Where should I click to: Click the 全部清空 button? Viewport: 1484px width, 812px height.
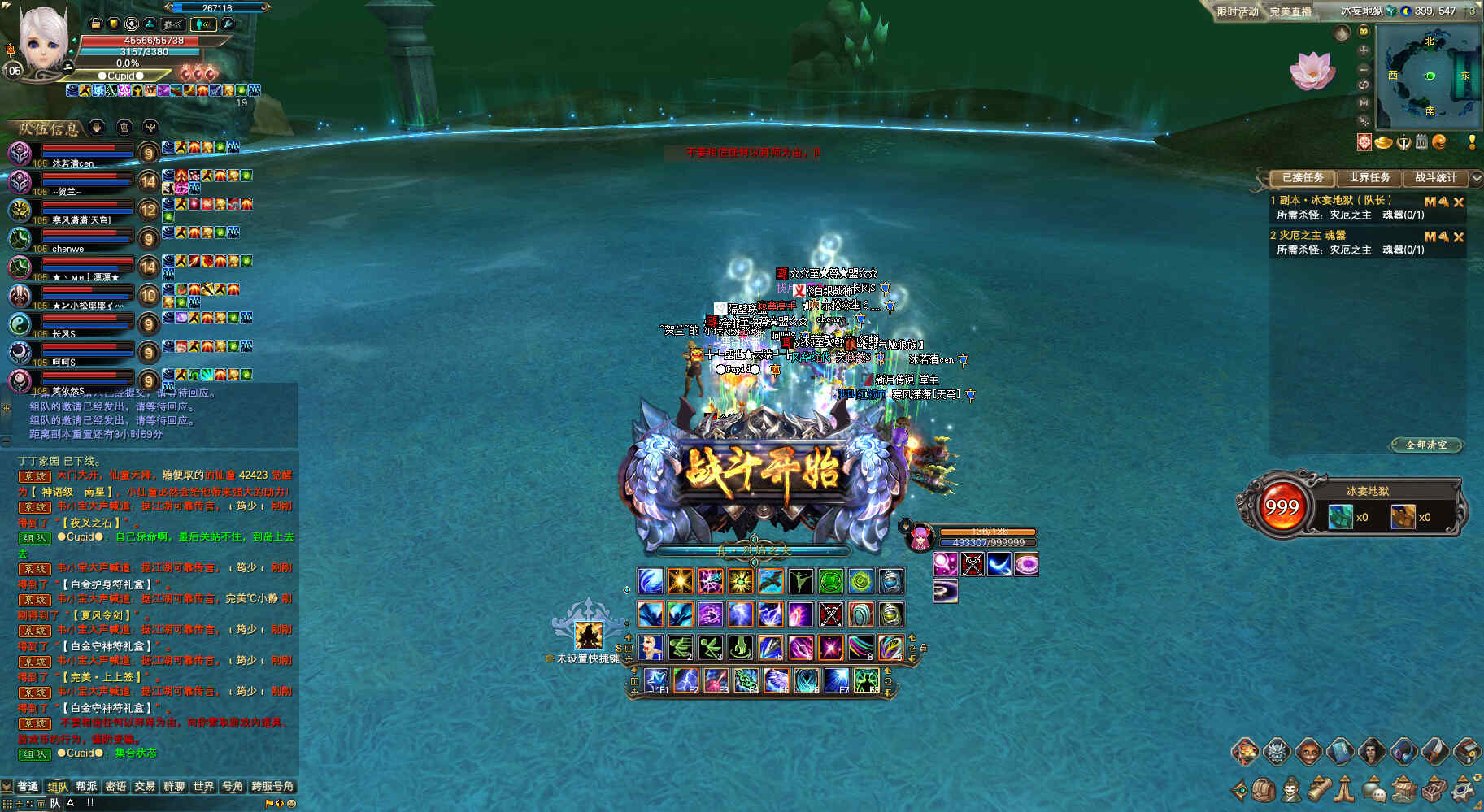click(x=1426, y=445)
